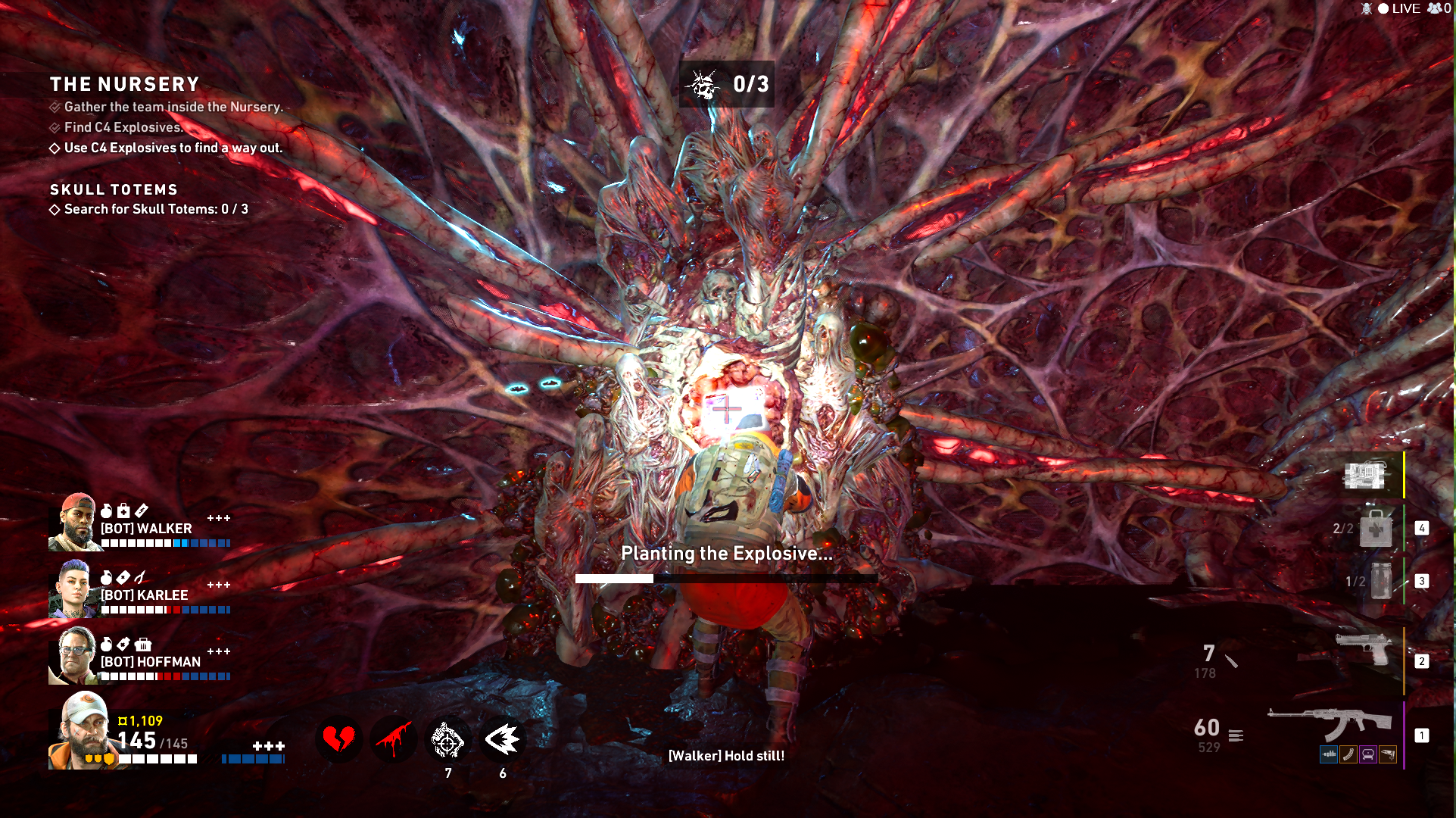Click Hoffman's toolkit item icon
The width and height of the screenshot is (1456, 818).
143,644
